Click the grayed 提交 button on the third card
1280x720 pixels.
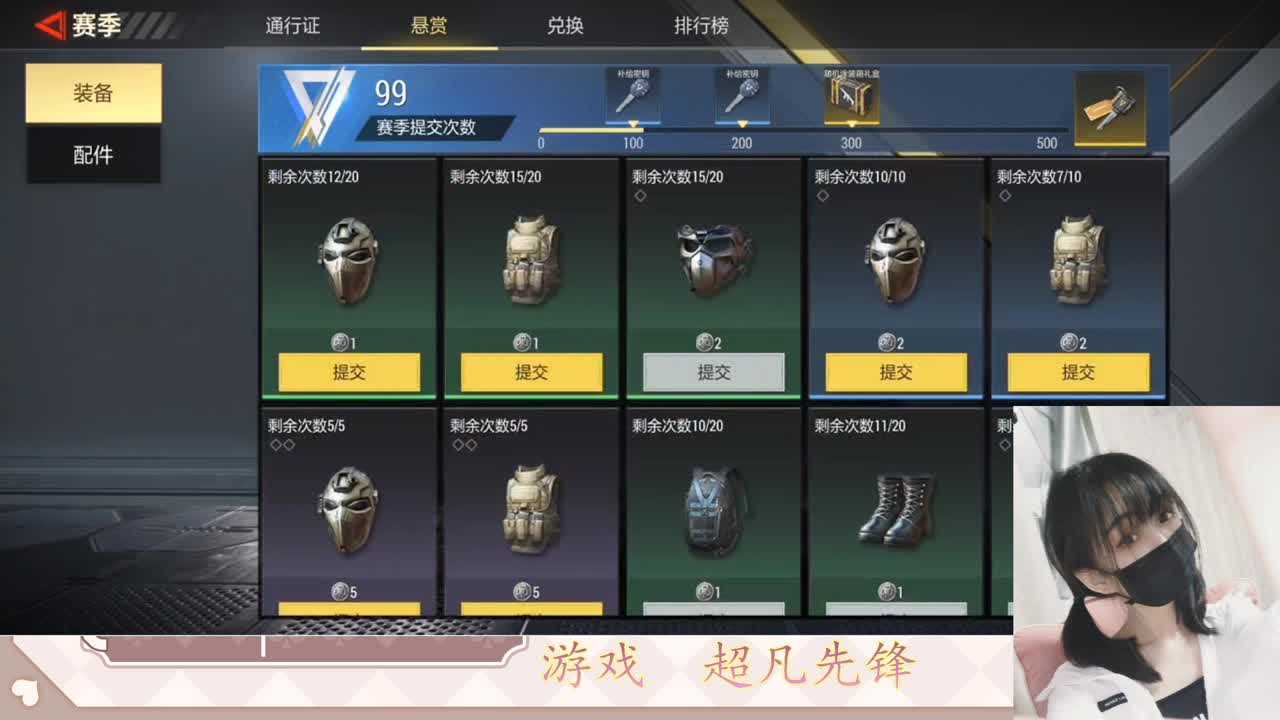click(713, 371)
